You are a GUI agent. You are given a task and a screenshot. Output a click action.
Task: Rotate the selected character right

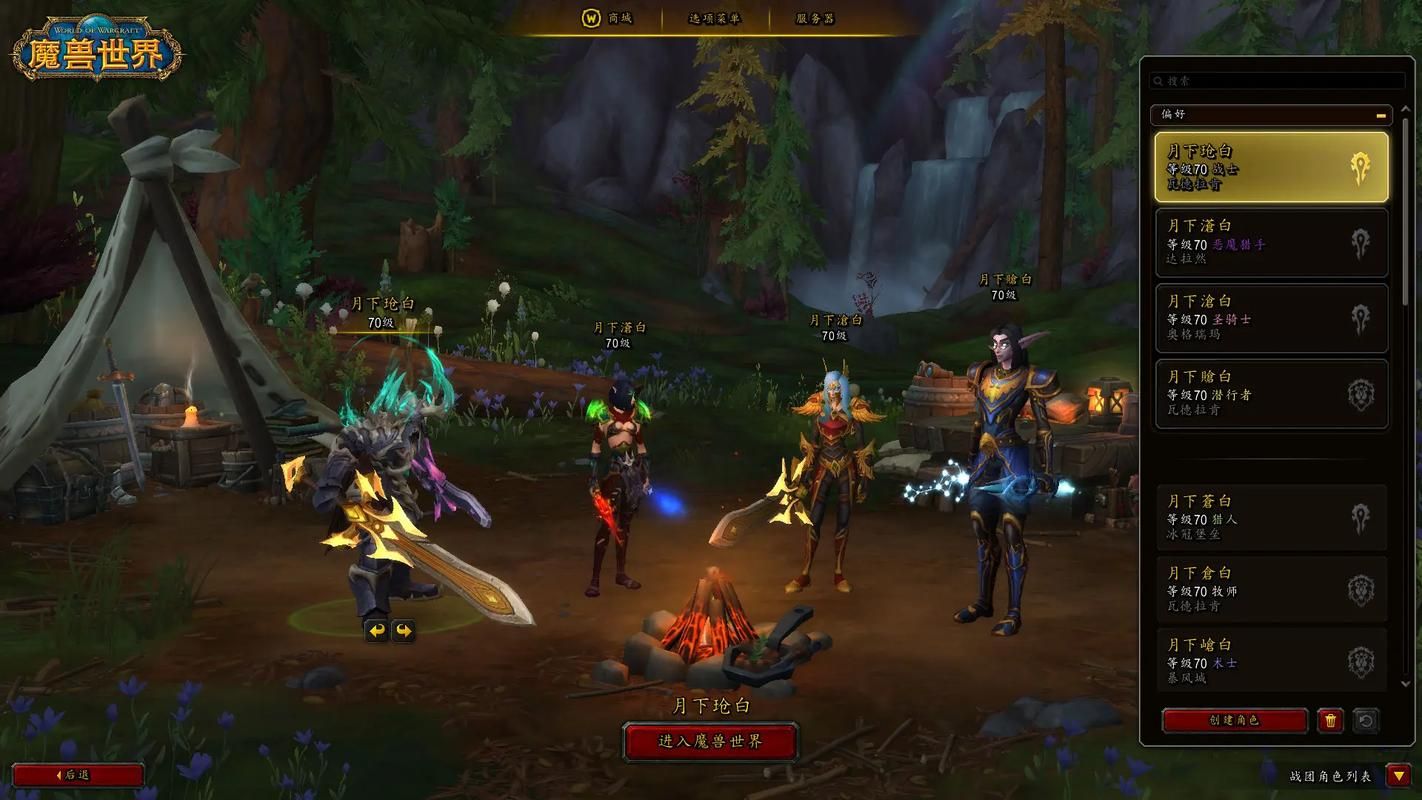pyautogui.click(x=403, y=631)
